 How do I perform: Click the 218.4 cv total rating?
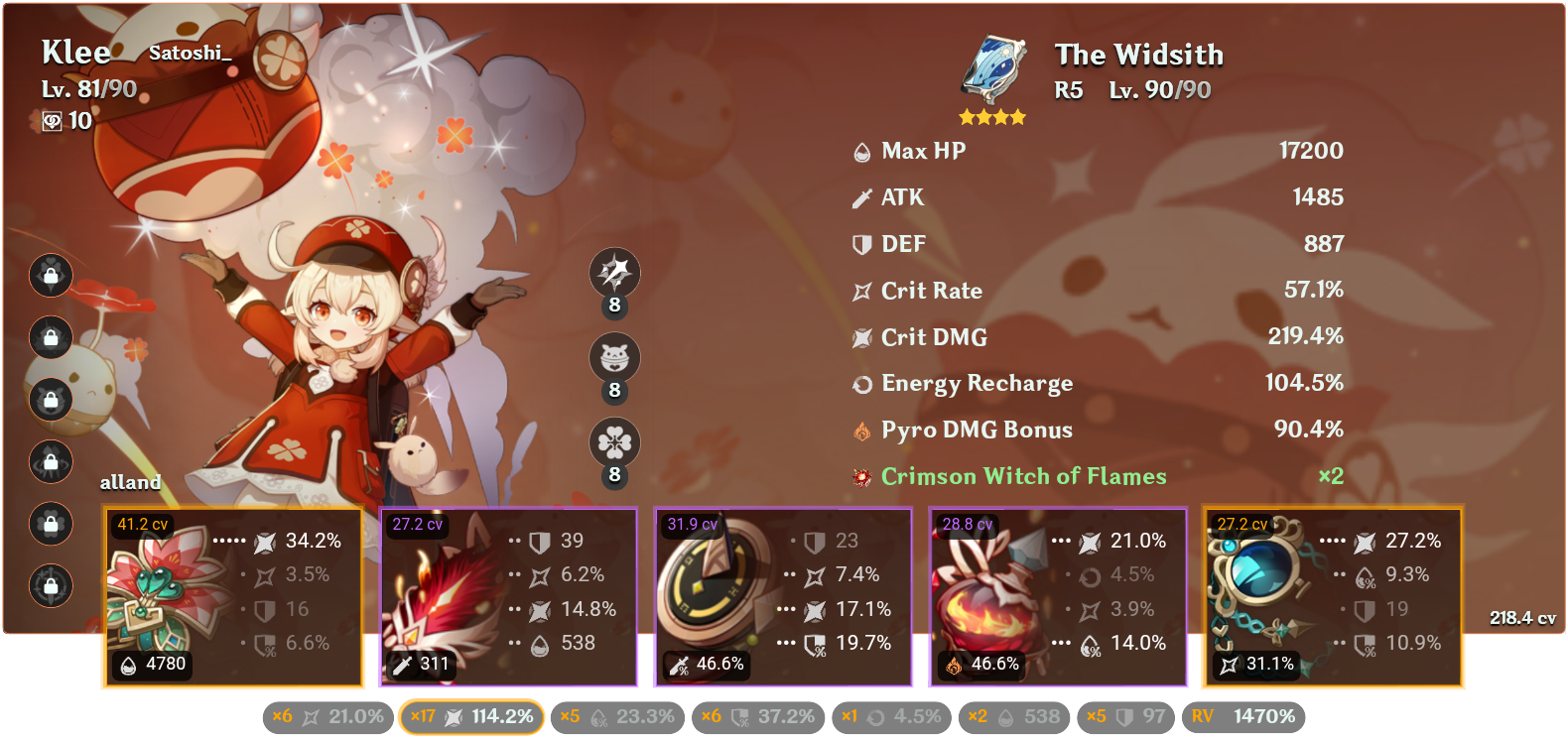[1522, 616]
